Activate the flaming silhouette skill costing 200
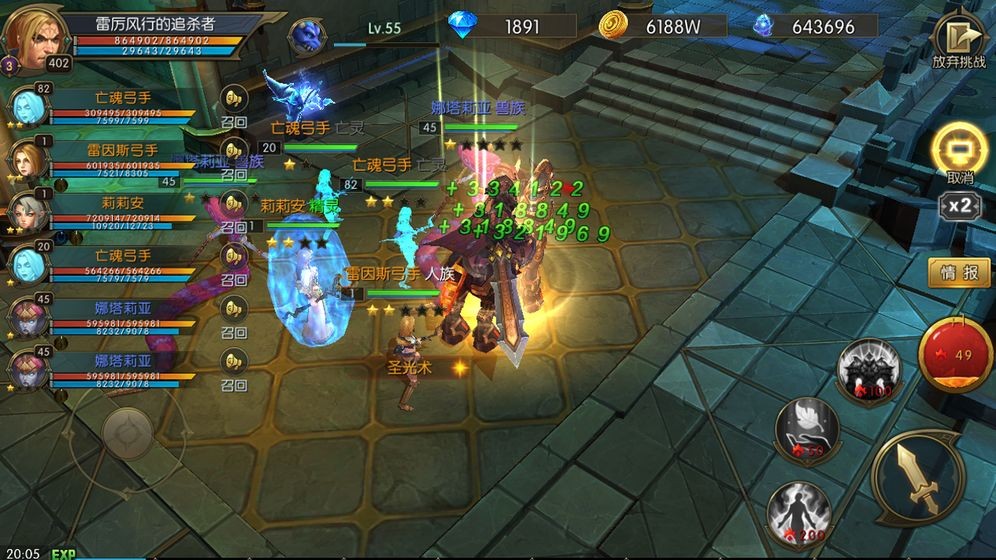Screen dimensions: 996x560 [799, 514]
